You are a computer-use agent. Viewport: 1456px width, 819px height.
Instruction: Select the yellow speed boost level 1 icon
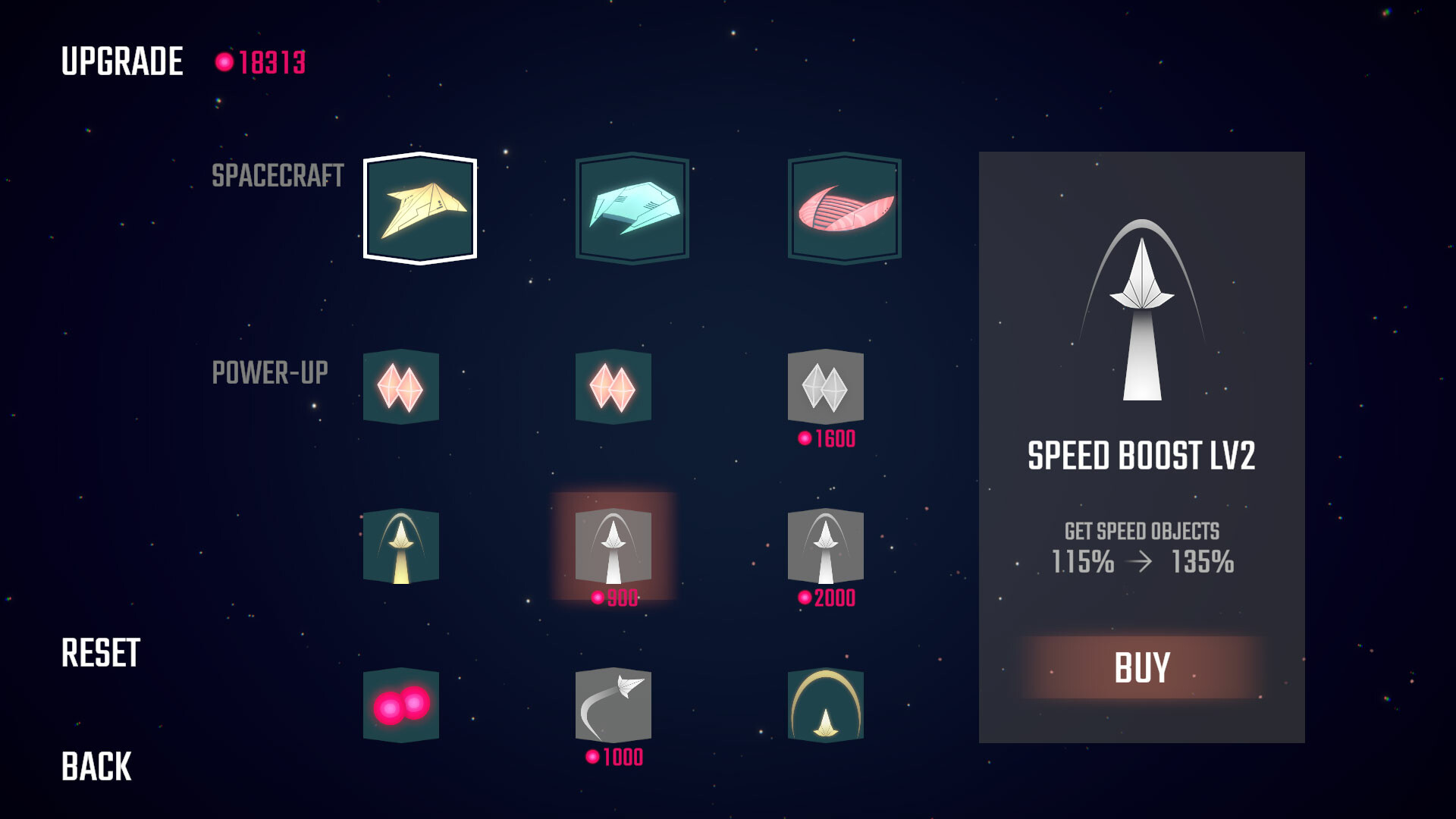point(401,548)
